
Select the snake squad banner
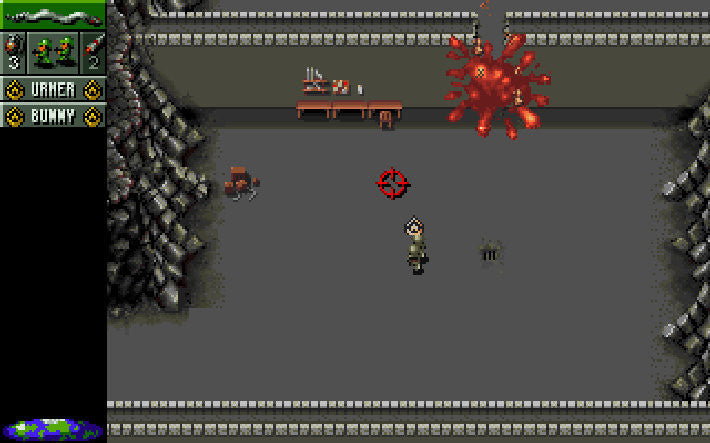pyautogui.click(x=52, y=15)
